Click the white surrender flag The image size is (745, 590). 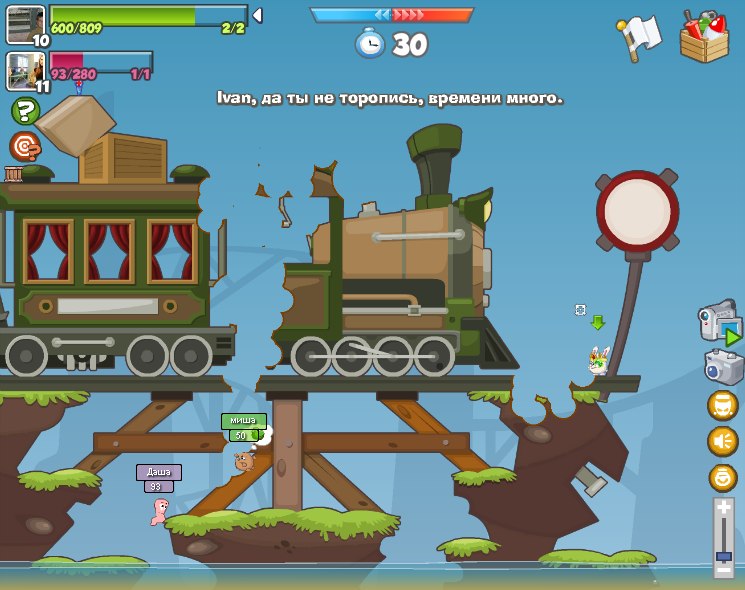click(x=640, y=37)
